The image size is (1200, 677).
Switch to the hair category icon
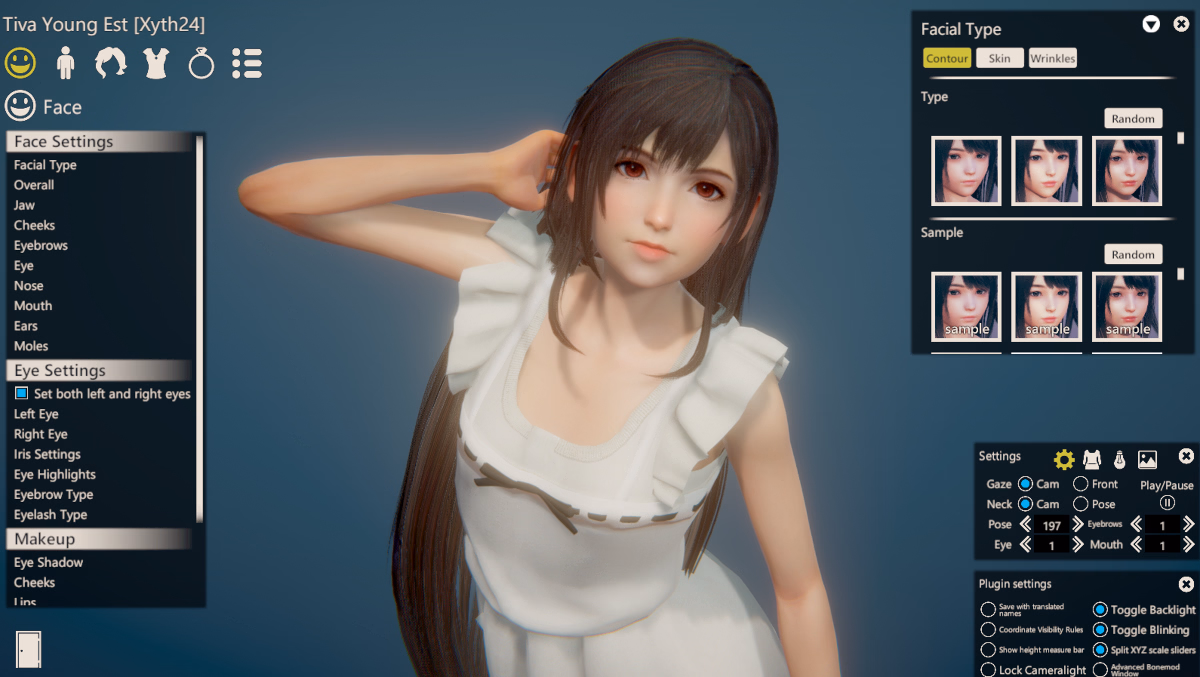pyautogui.click(x=110, y=63)
